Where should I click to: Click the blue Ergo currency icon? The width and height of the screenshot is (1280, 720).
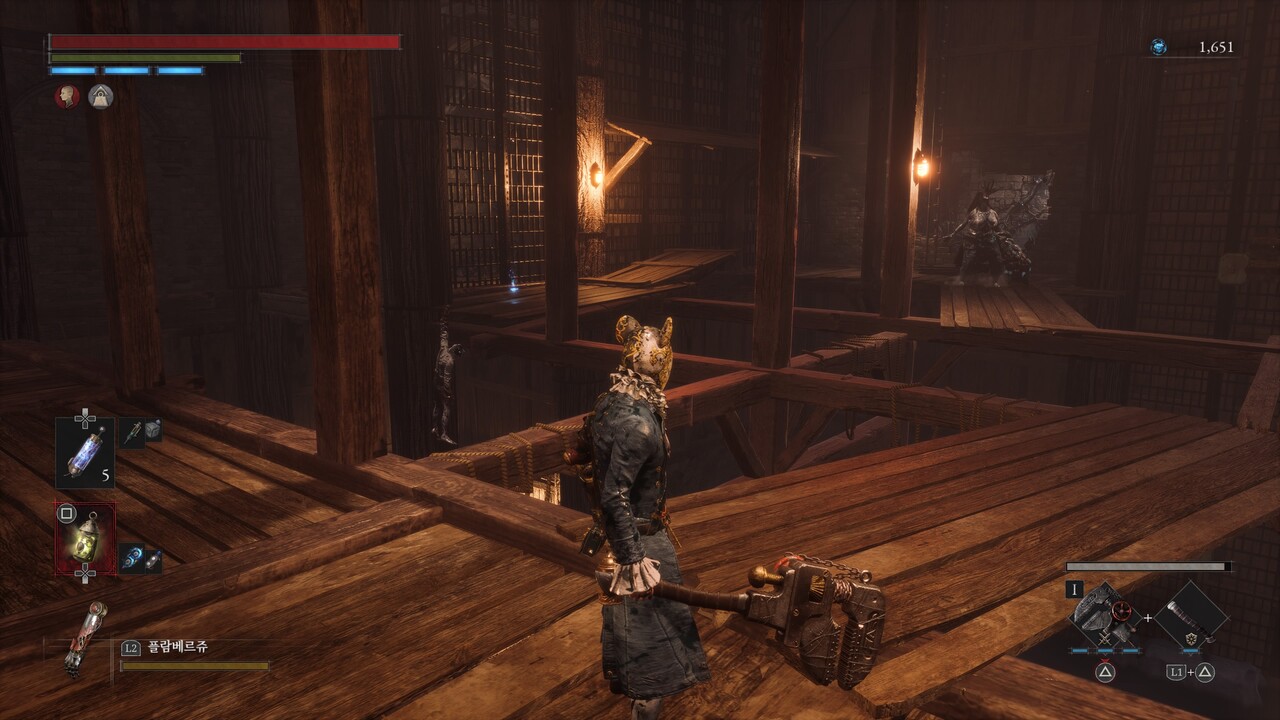click(1157, 47)
